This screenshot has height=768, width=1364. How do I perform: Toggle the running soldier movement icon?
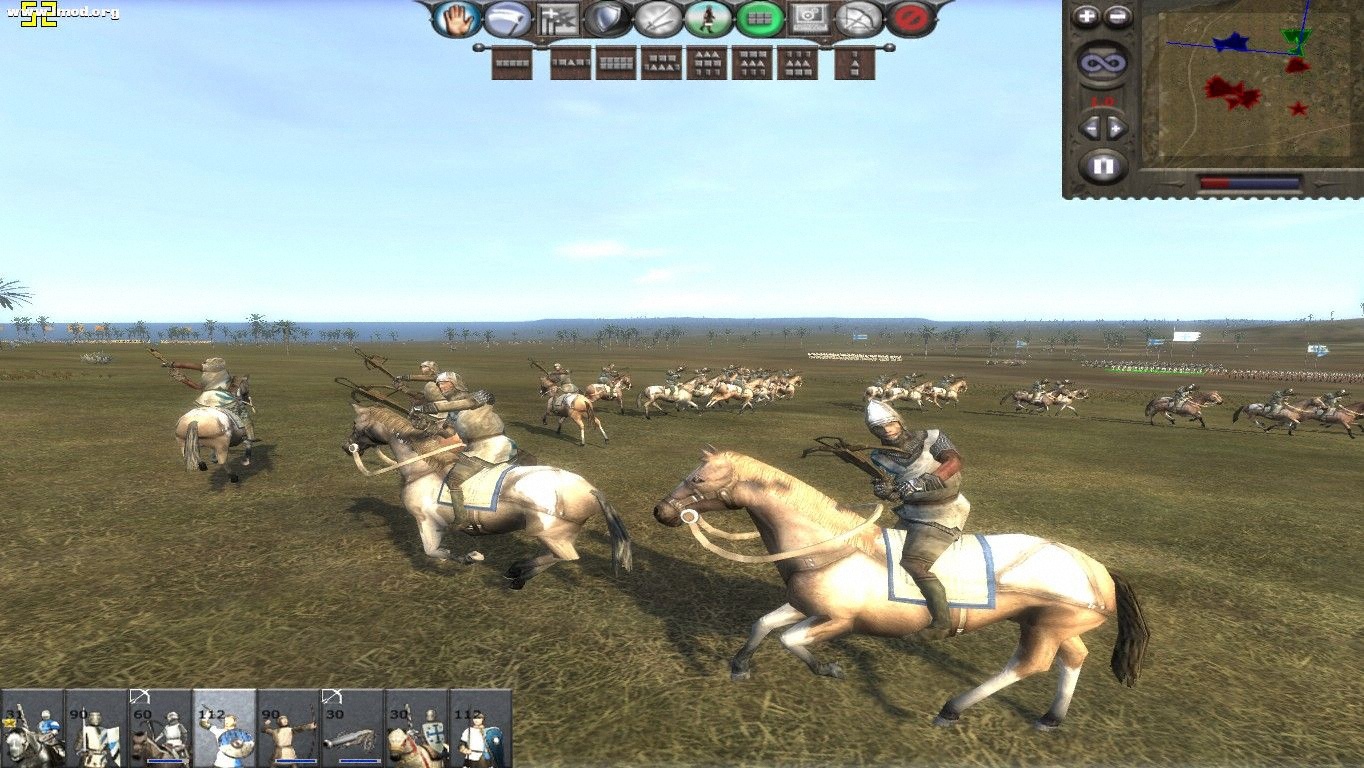tap(708, 17)
